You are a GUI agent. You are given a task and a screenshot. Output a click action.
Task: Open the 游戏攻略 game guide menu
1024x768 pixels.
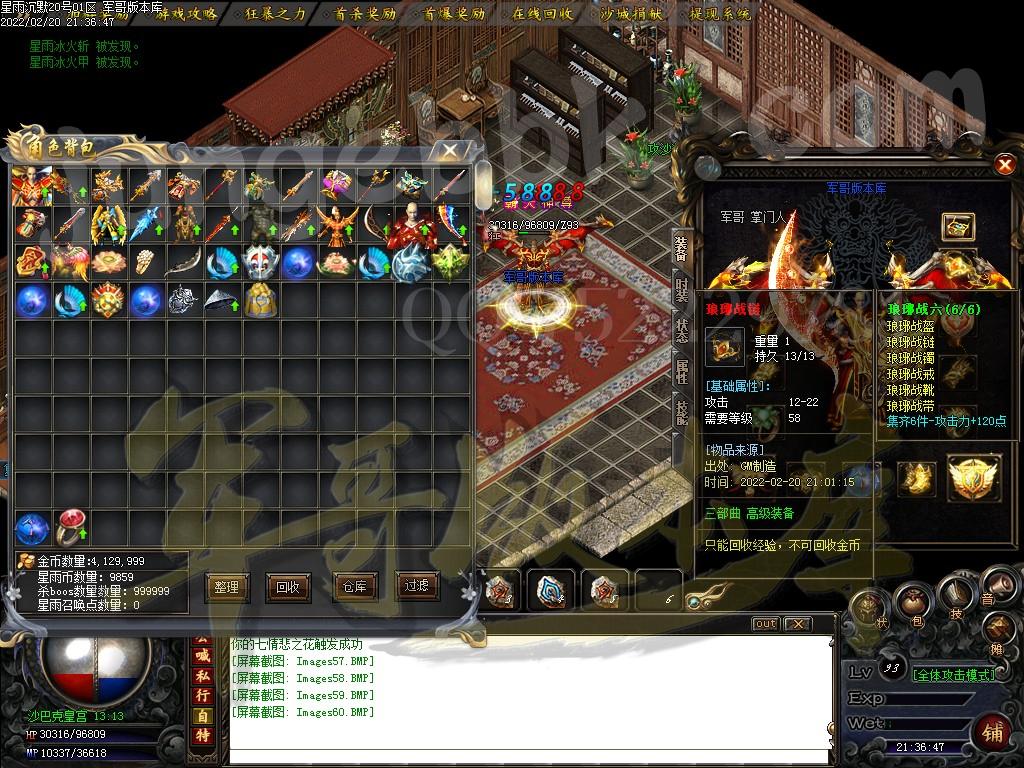(x=187, y=14)
